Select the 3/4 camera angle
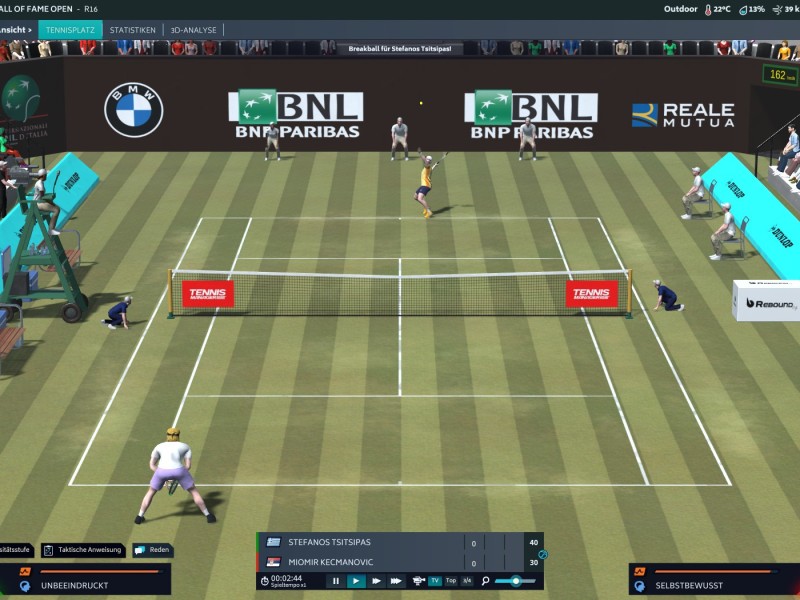This screenshot has width=800, height=600. (x=466, y=580)
